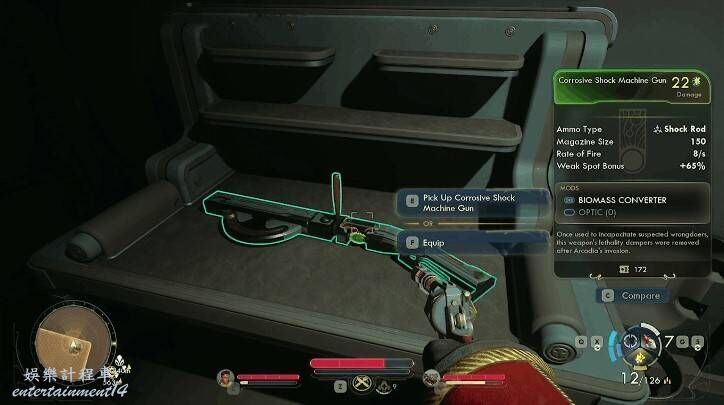Select the left companion portrait
The height and width of the screenshot is (405, 724).
[227, 377]
